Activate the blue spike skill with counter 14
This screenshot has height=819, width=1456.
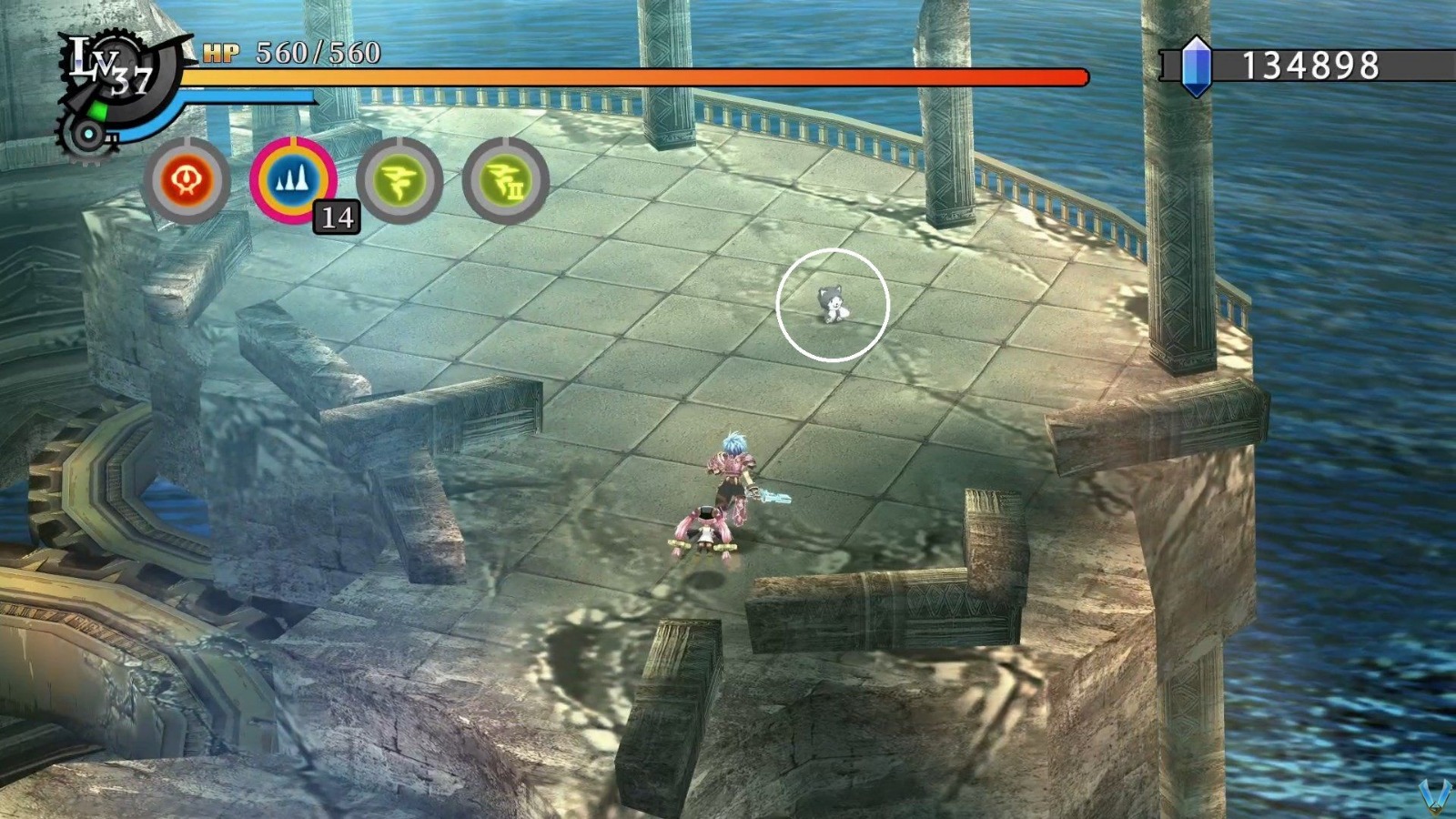[291, 178]
